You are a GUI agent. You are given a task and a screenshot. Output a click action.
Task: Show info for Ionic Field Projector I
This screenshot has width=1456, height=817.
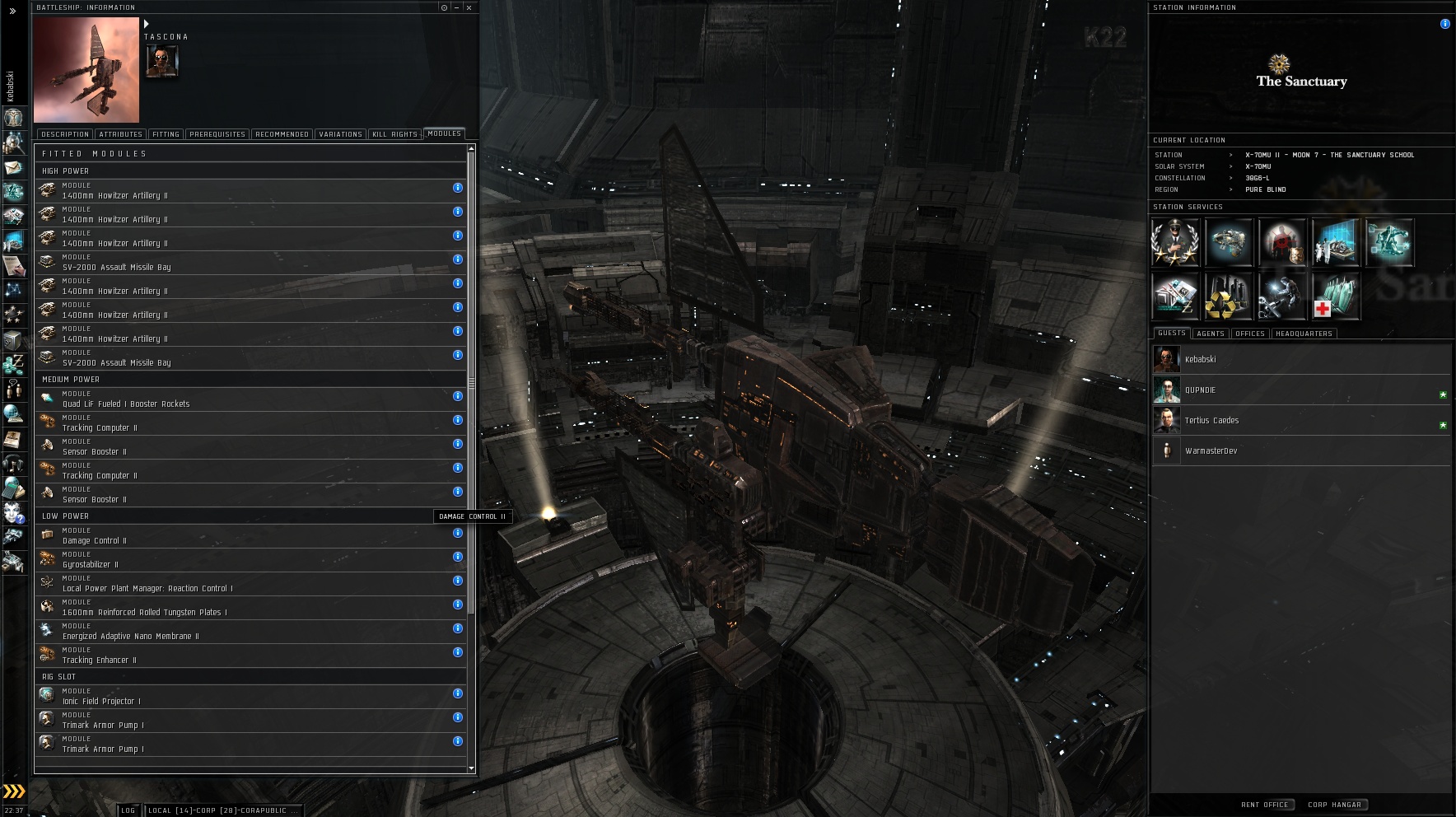(x=458, y=693)
